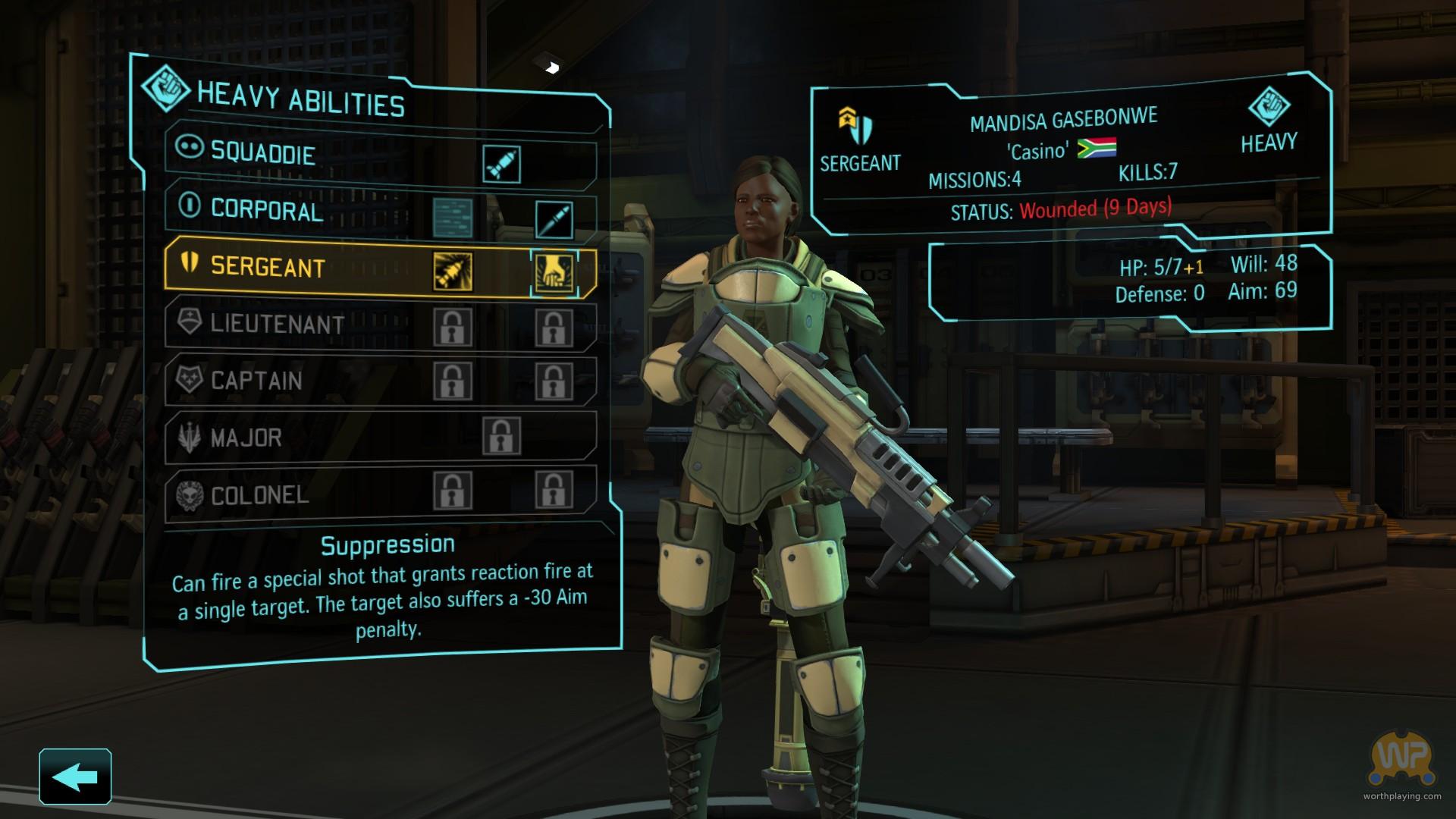
Task: Choose the Captain rank row label
Action: 256,381
